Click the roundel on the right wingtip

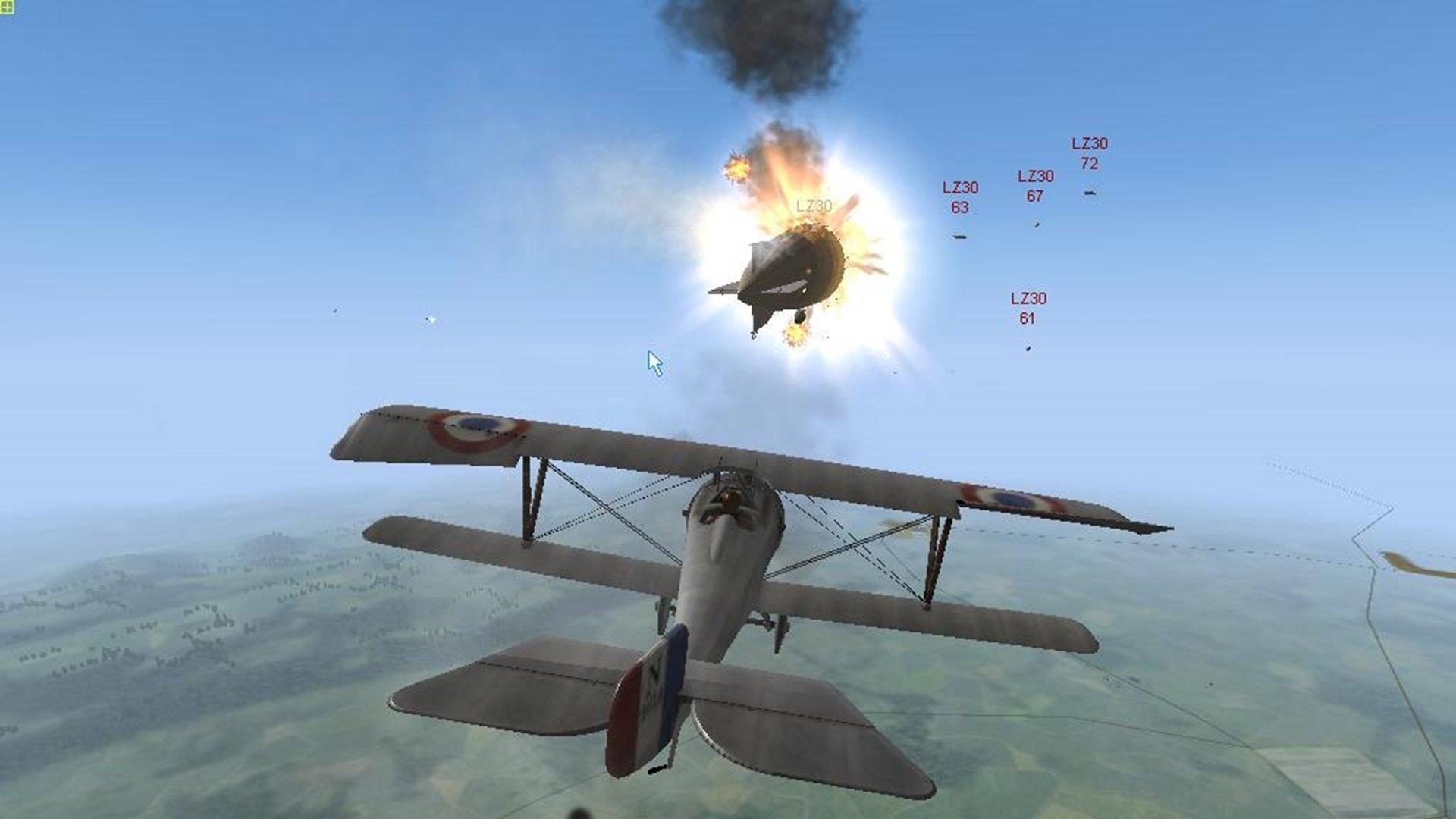(1009, 497)
